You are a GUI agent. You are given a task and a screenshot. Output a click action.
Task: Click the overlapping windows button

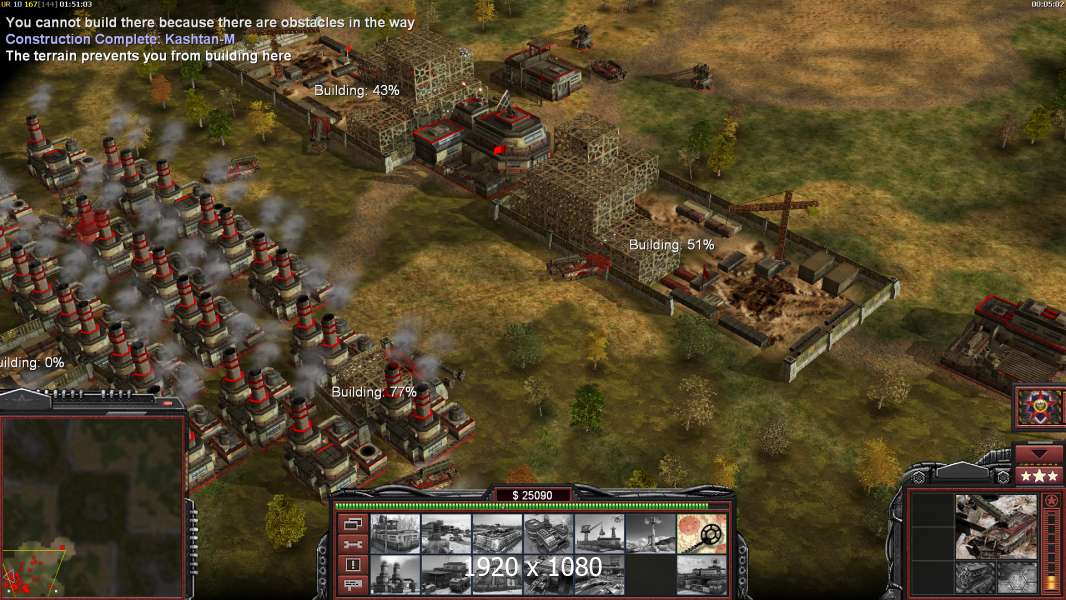pyautogui.click(x=352, y=524)
